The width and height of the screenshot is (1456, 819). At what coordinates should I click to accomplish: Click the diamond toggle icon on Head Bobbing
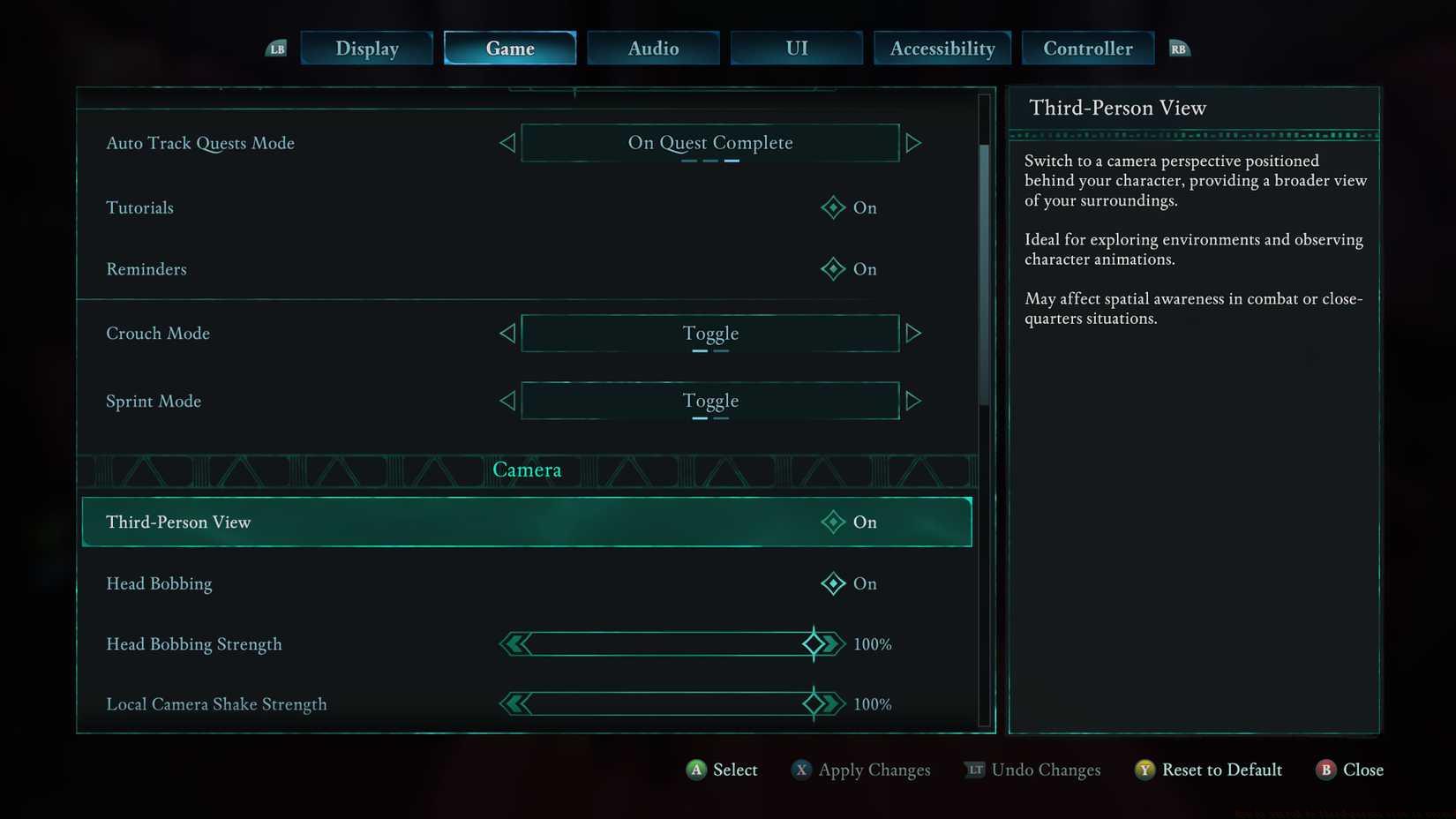pyautogui.click(x=832, y=583)
